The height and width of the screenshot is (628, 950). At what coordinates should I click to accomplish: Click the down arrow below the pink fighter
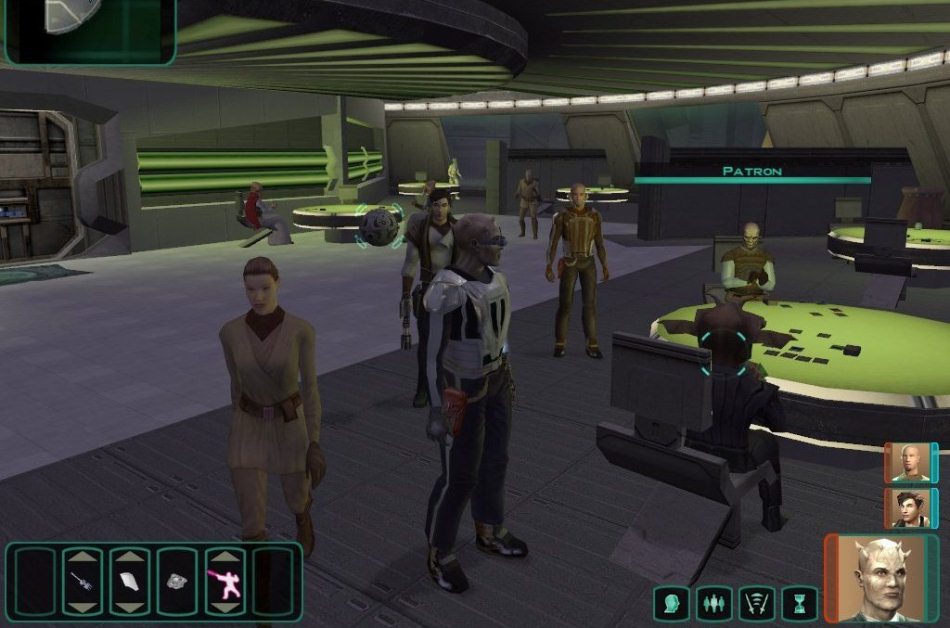226,607
